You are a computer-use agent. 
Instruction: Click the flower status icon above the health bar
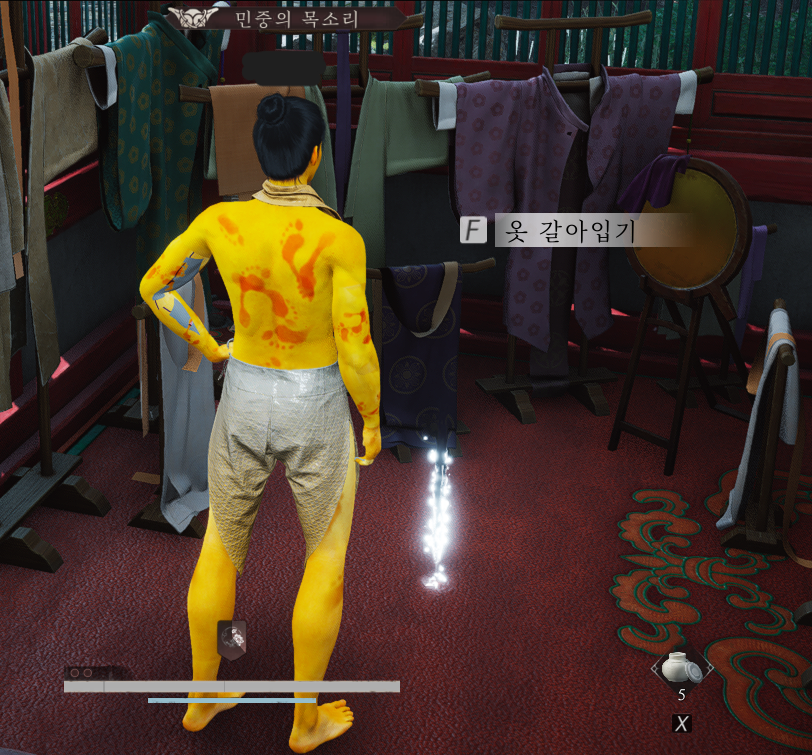click(x=232, y=636)
